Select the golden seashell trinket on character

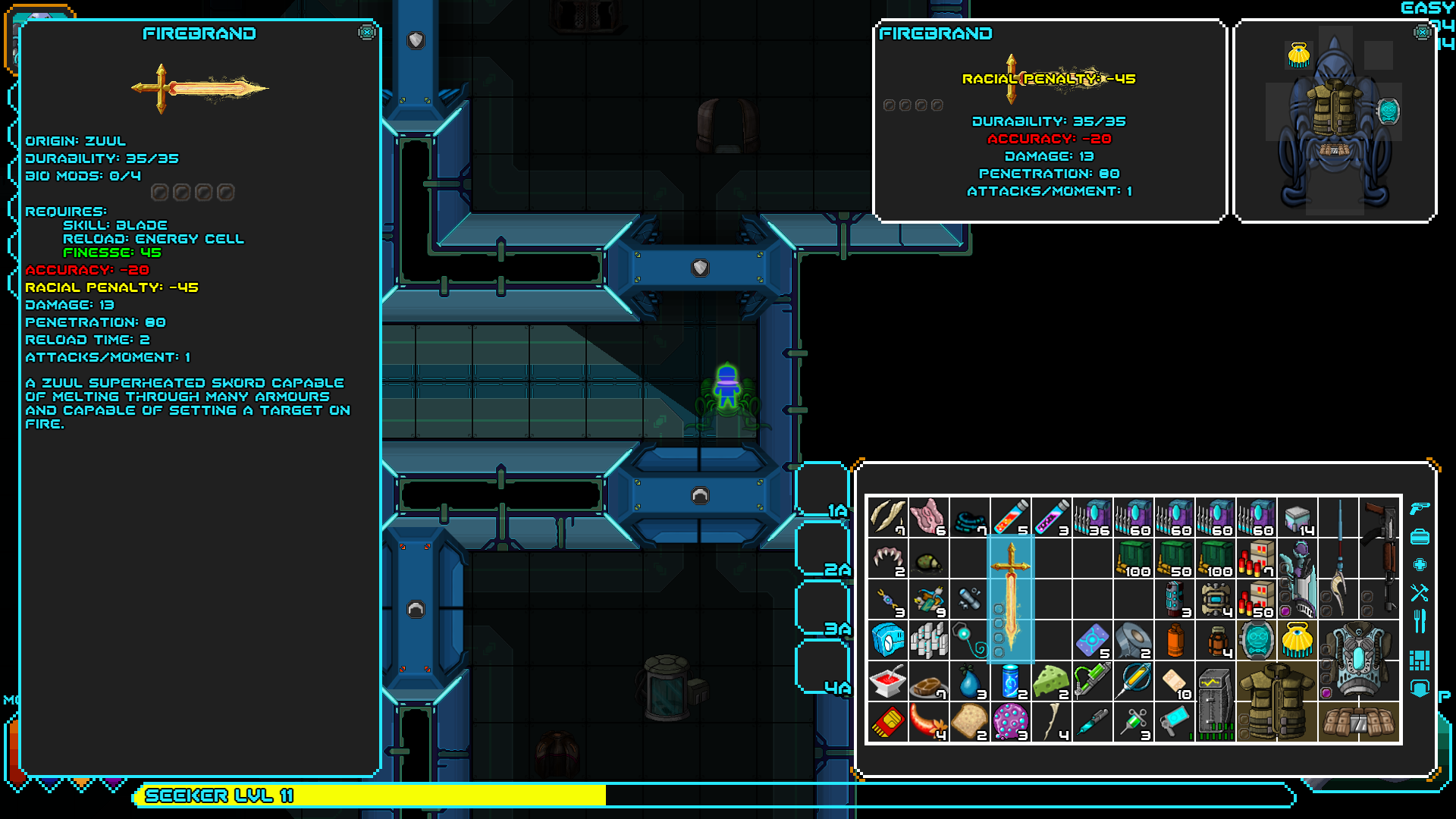coord(1298,55)
